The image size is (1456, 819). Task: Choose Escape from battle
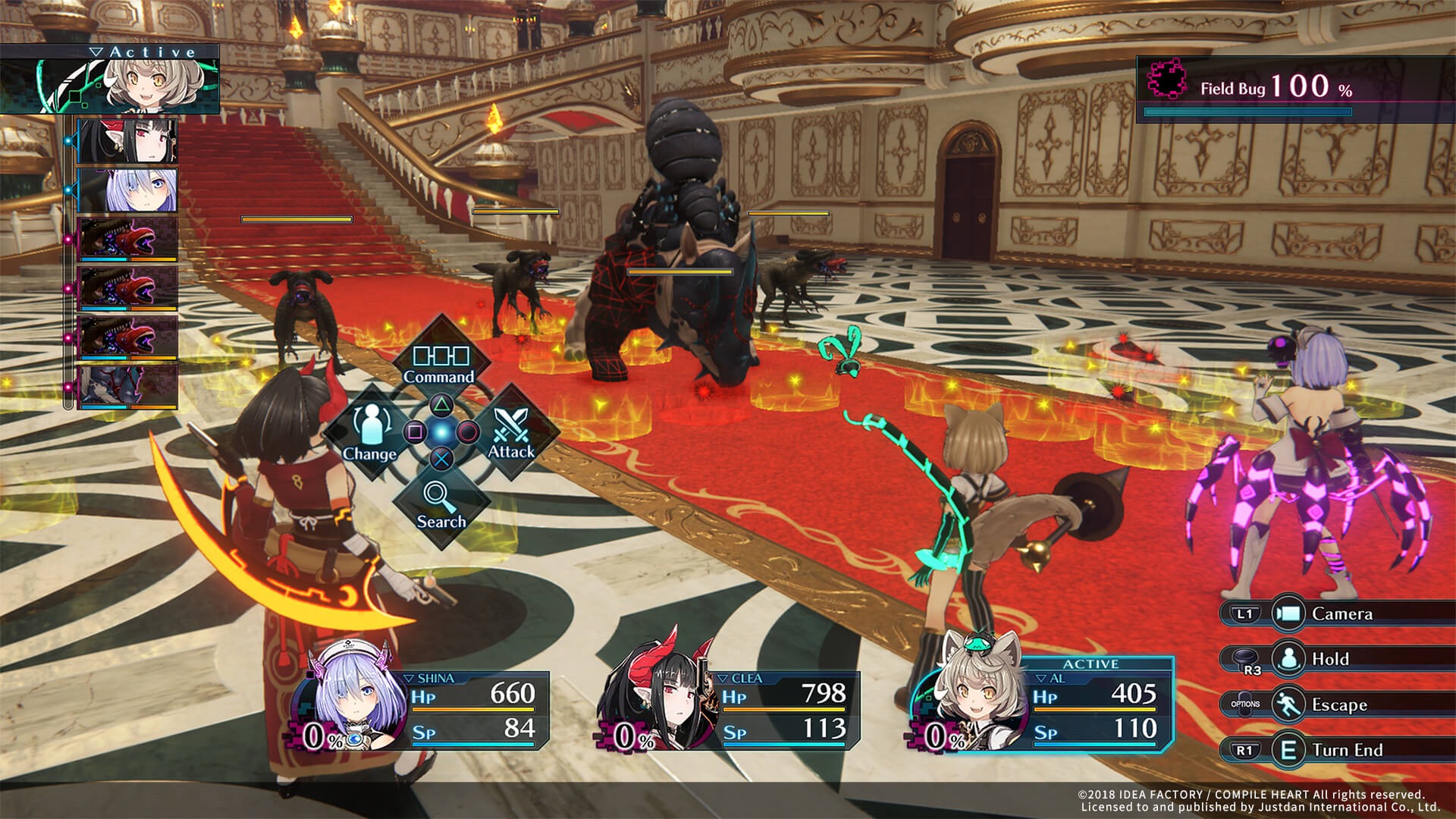click(1338, 704)
